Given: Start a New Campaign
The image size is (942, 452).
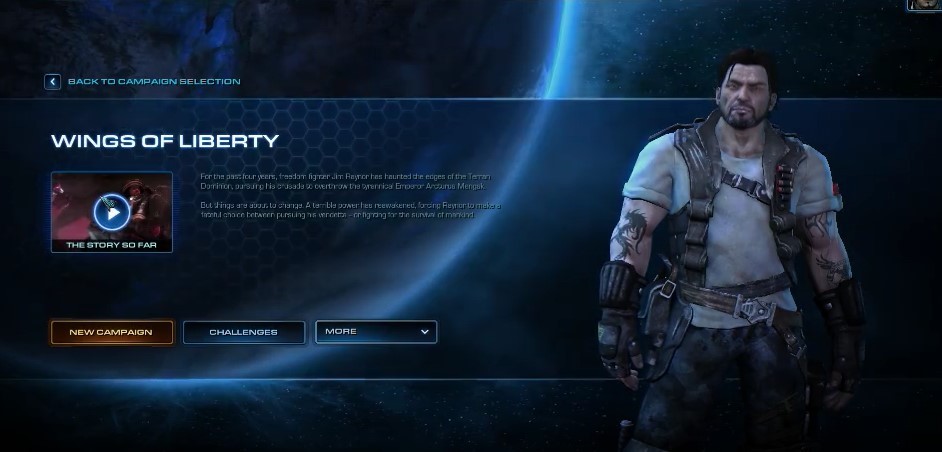Looking at the screenshot, I should [x=111, y=332].
